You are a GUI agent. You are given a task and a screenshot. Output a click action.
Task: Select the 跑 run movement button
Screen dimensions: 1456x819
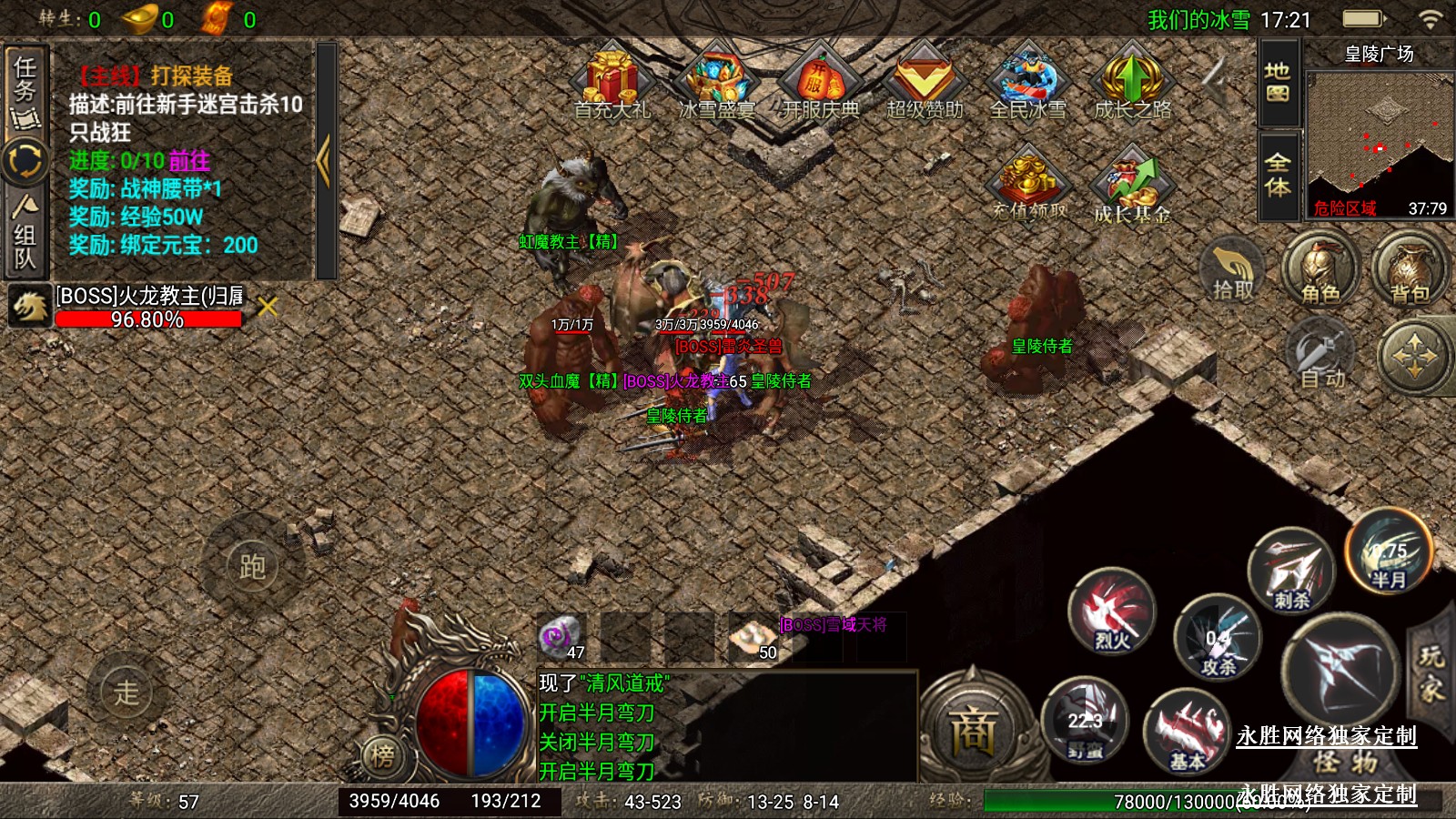[x=252, y=566]
